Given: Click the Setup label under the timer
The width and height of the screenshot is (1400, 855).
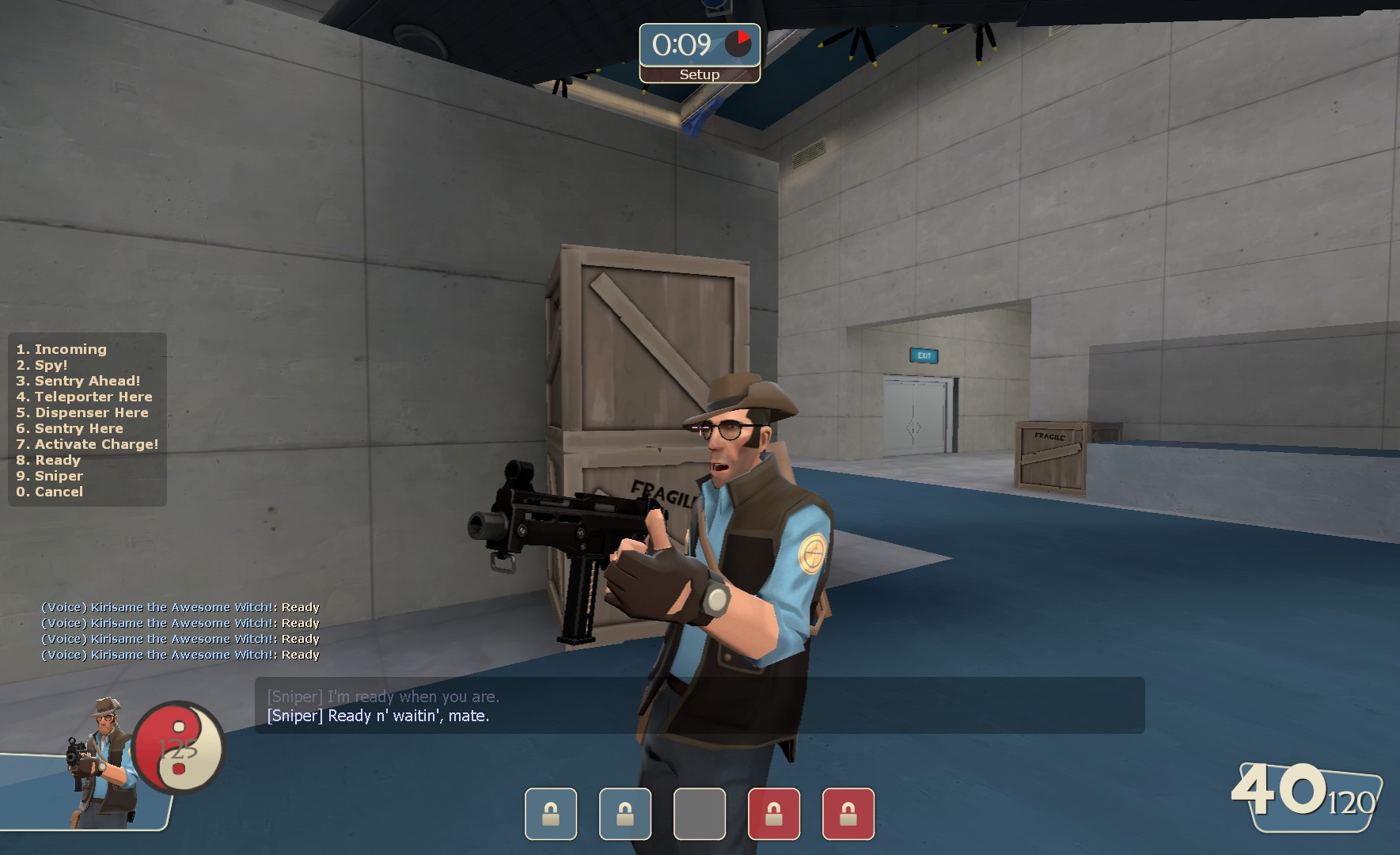Looking at the screenshot, I should pyautogui.click(x=698, y=74).
